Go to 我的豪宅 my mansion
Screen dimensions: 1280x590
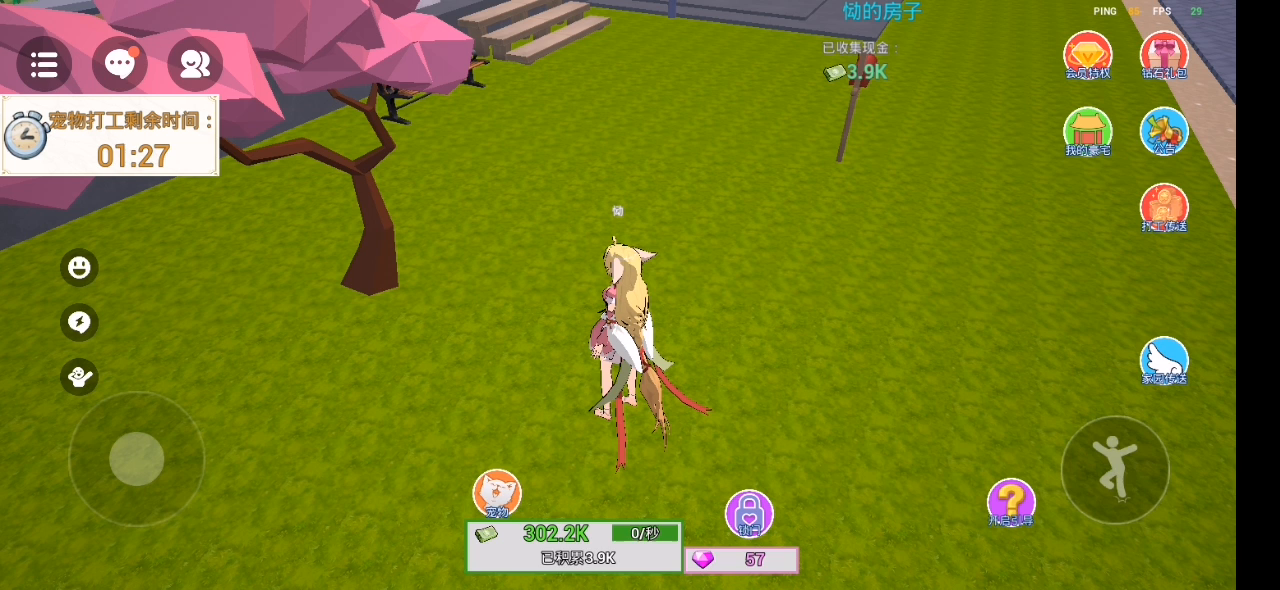pyautogui.click(x=1087, y=132)
